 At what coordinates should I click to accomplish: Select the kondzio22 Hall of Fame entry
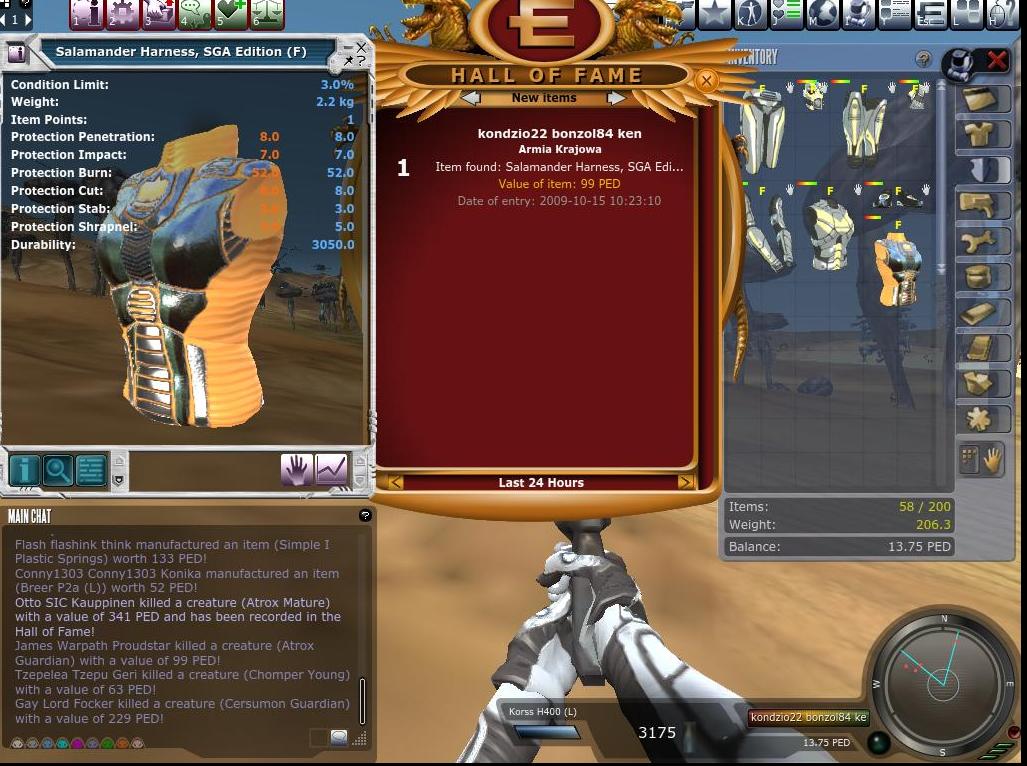(x=559, y=166)
